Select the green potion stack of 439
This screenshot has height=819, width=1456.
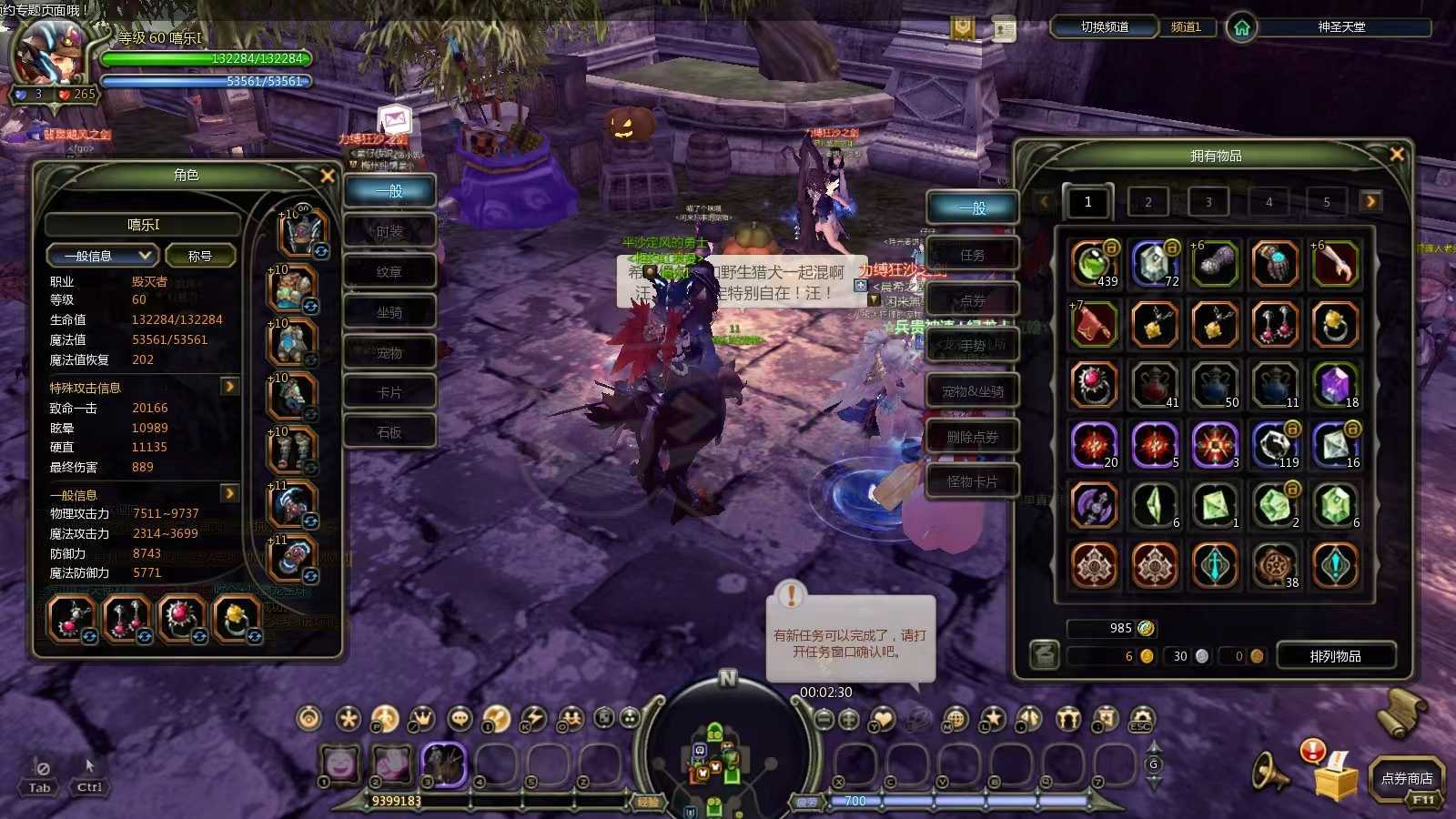coord(1094,264)
